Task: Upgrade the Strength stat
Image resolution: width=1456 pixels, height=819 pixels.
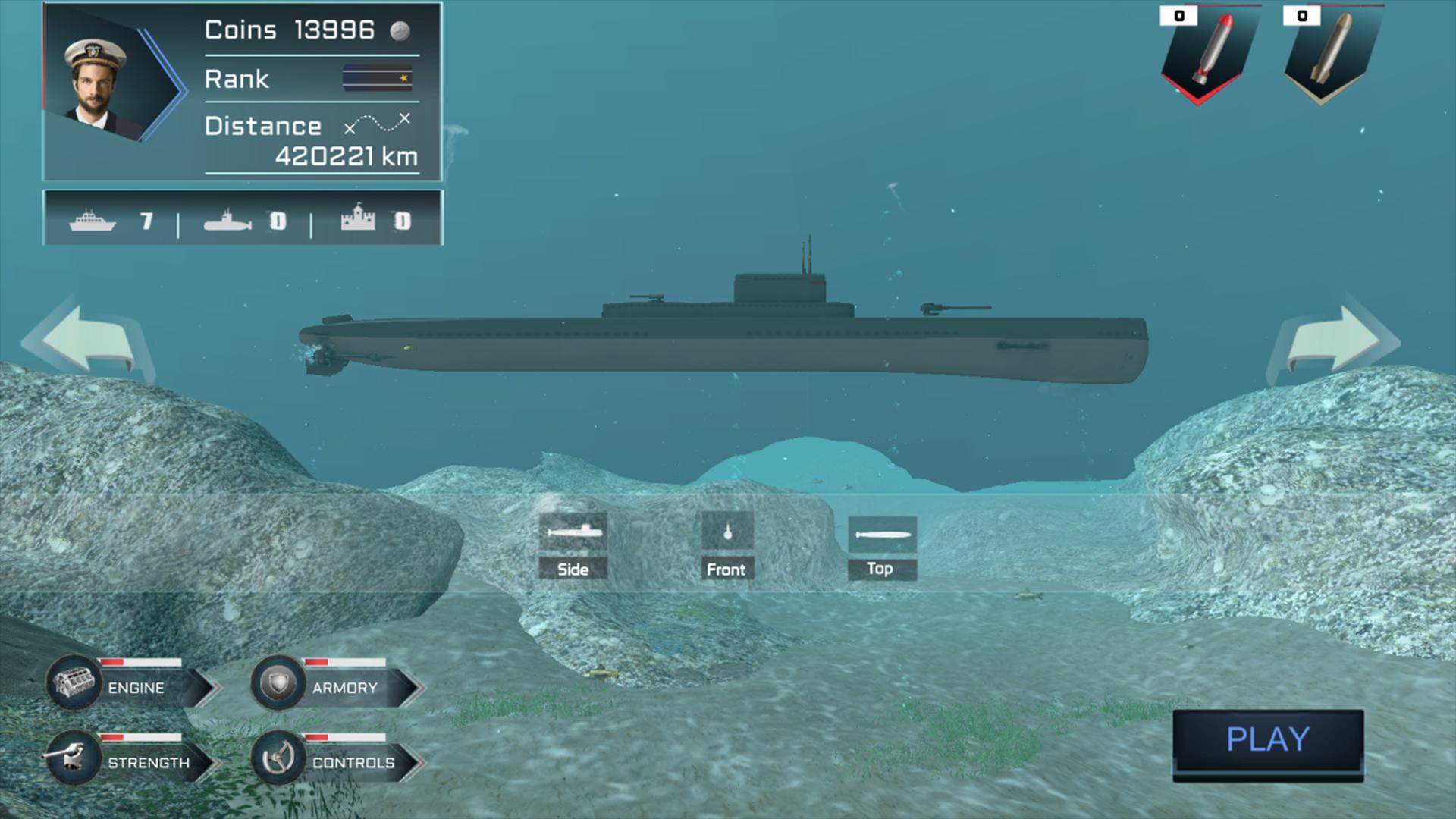Action: pyautogui.click(x=133, y=760)
